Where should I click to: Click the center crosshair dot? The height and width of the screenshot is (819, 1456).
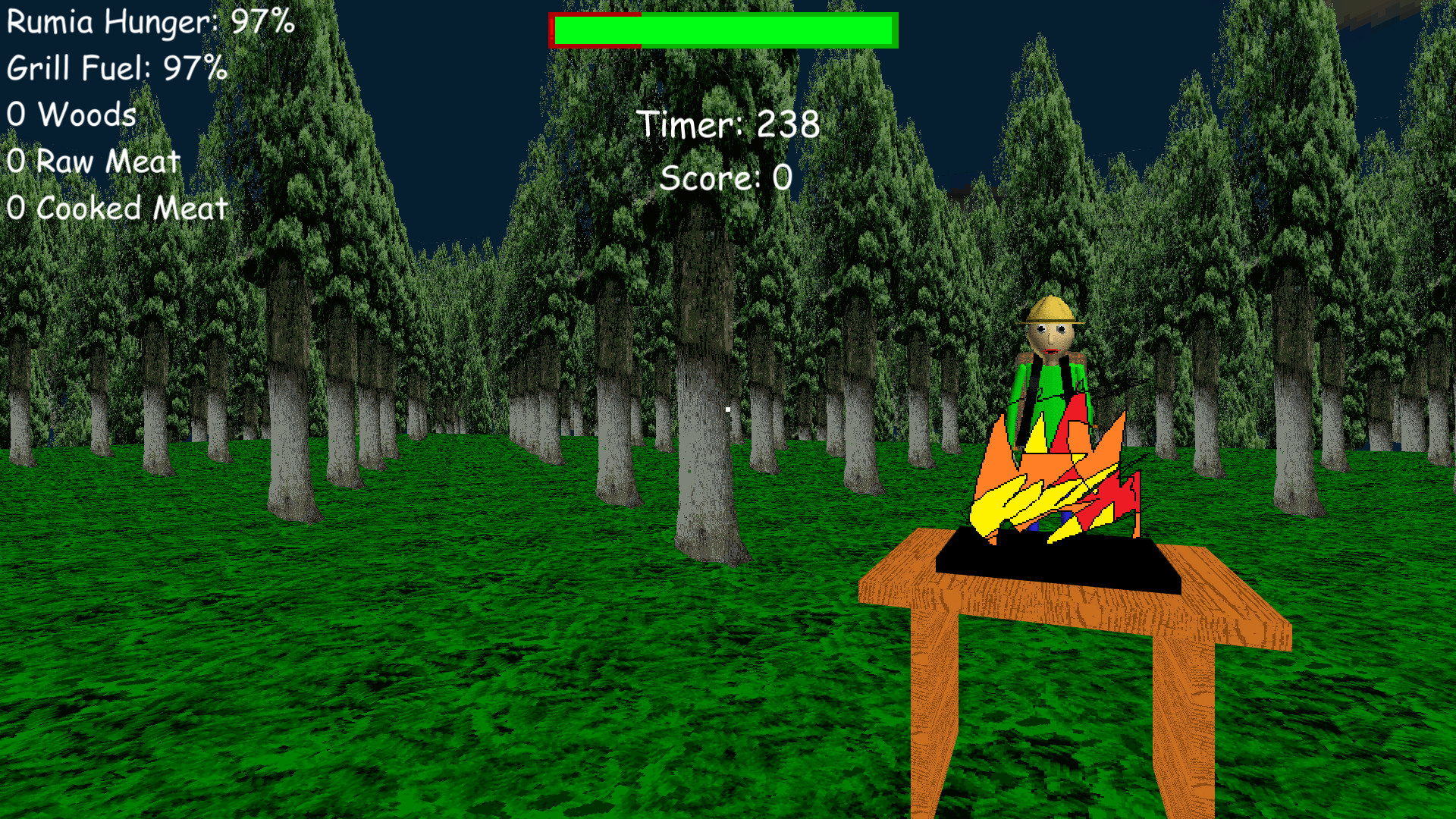728,409
